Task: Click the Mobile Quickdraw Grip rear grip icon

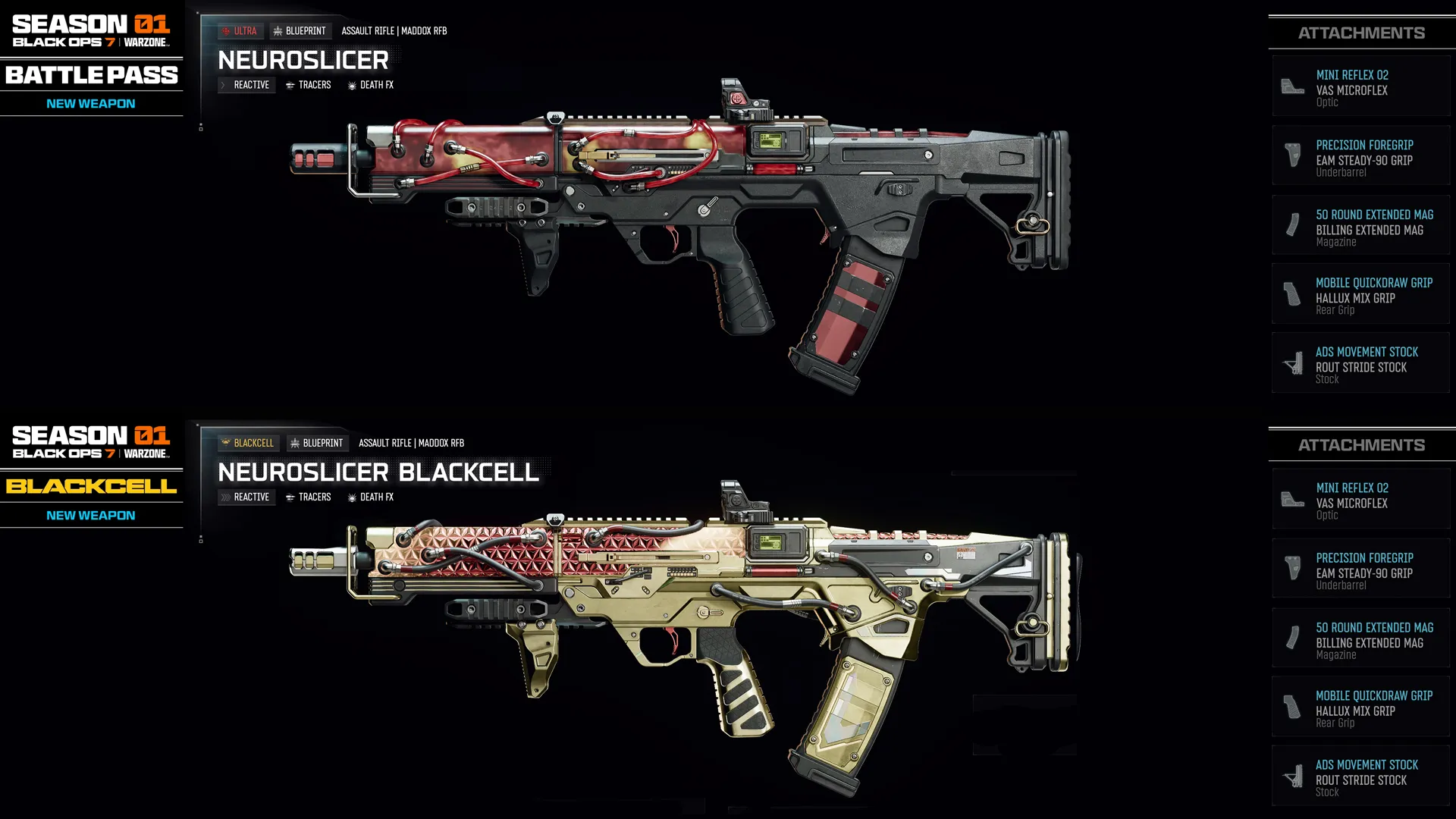Action: (1291, 294)
